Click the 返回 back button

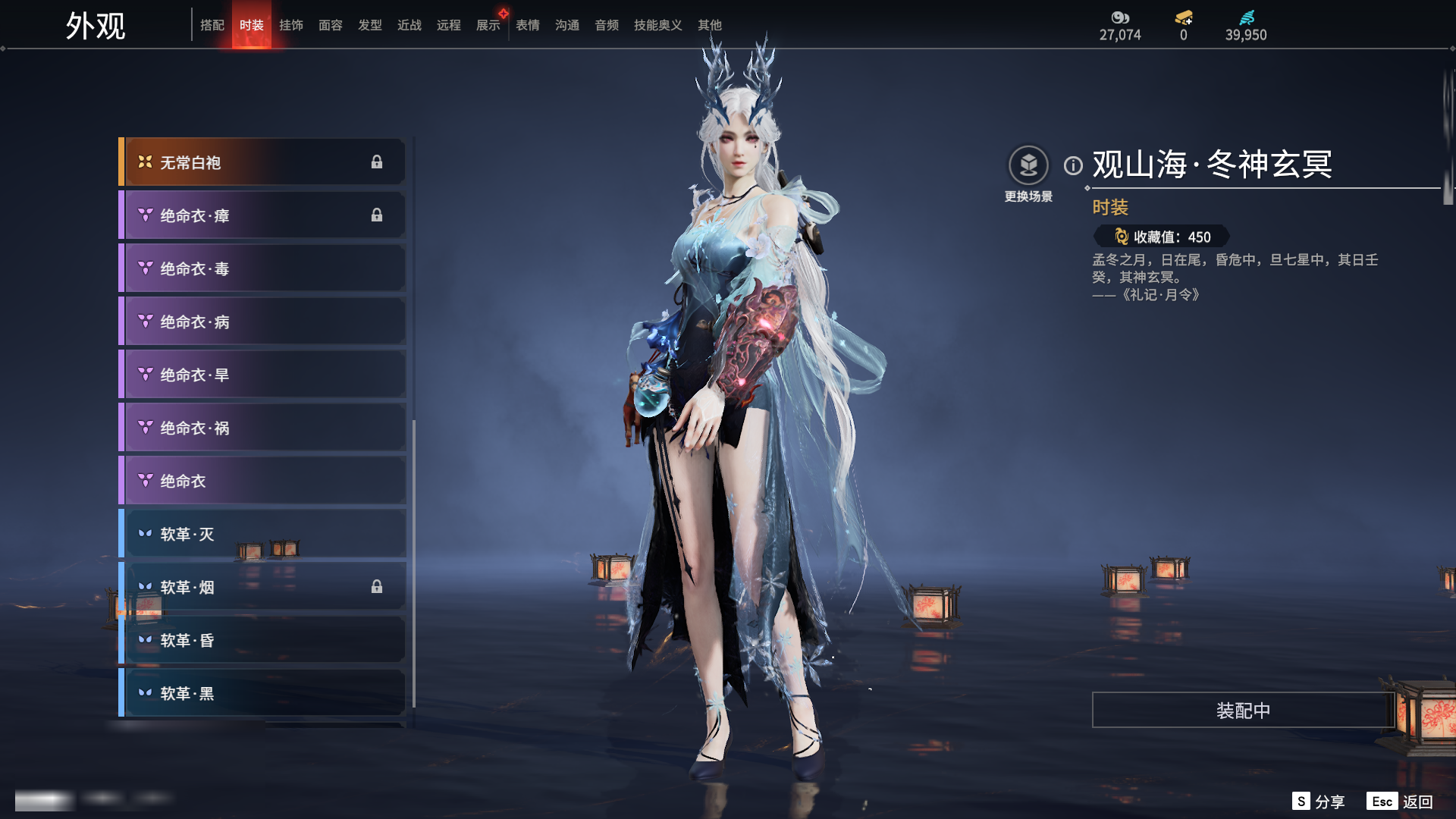click(1401, 802)
